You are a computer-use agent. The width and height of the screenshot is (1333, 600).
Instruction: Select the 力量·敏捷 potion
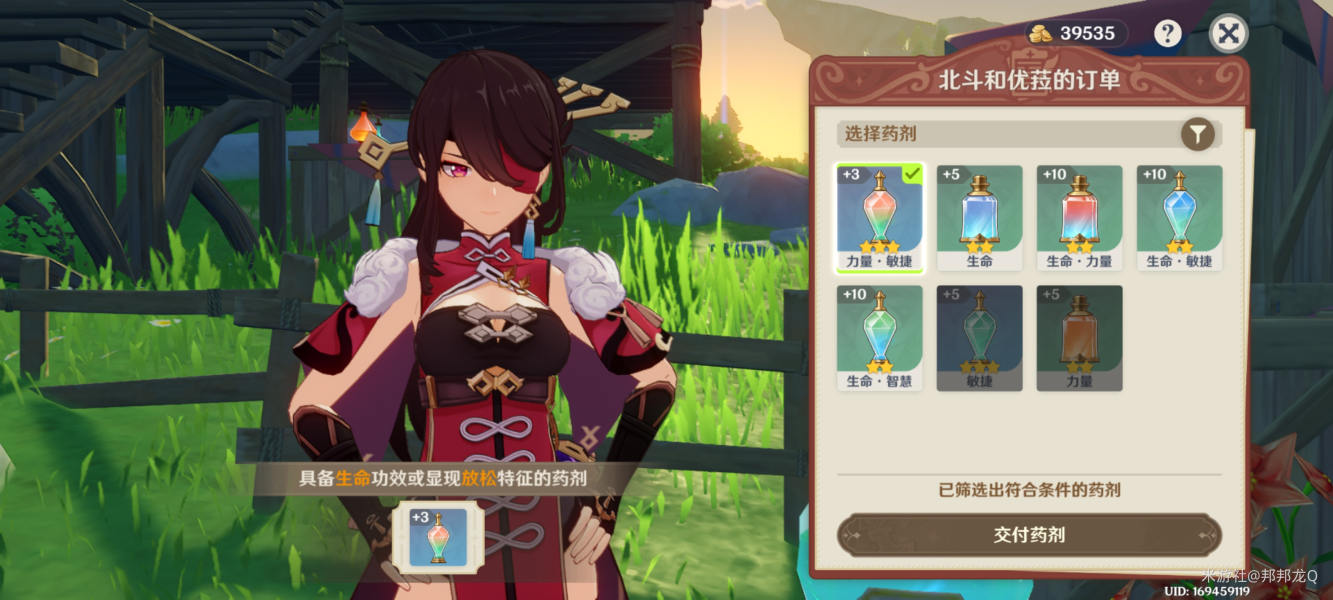(x=879, y=217)
